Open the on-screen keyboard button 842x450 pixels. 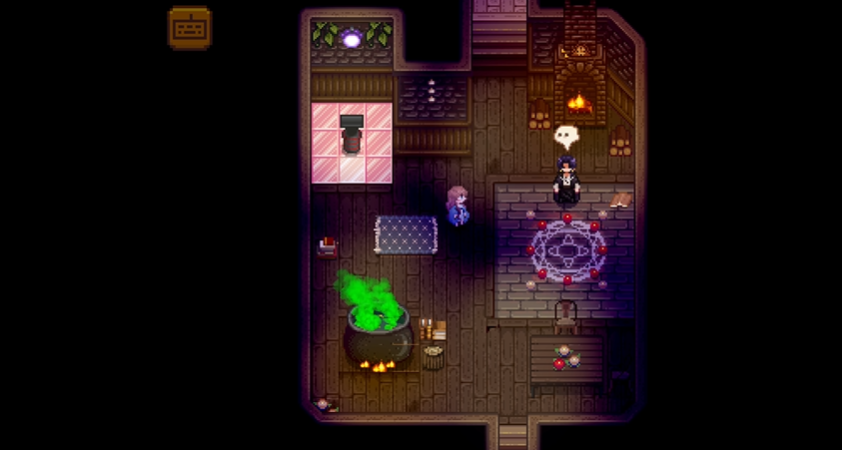[x=190, y=28]
